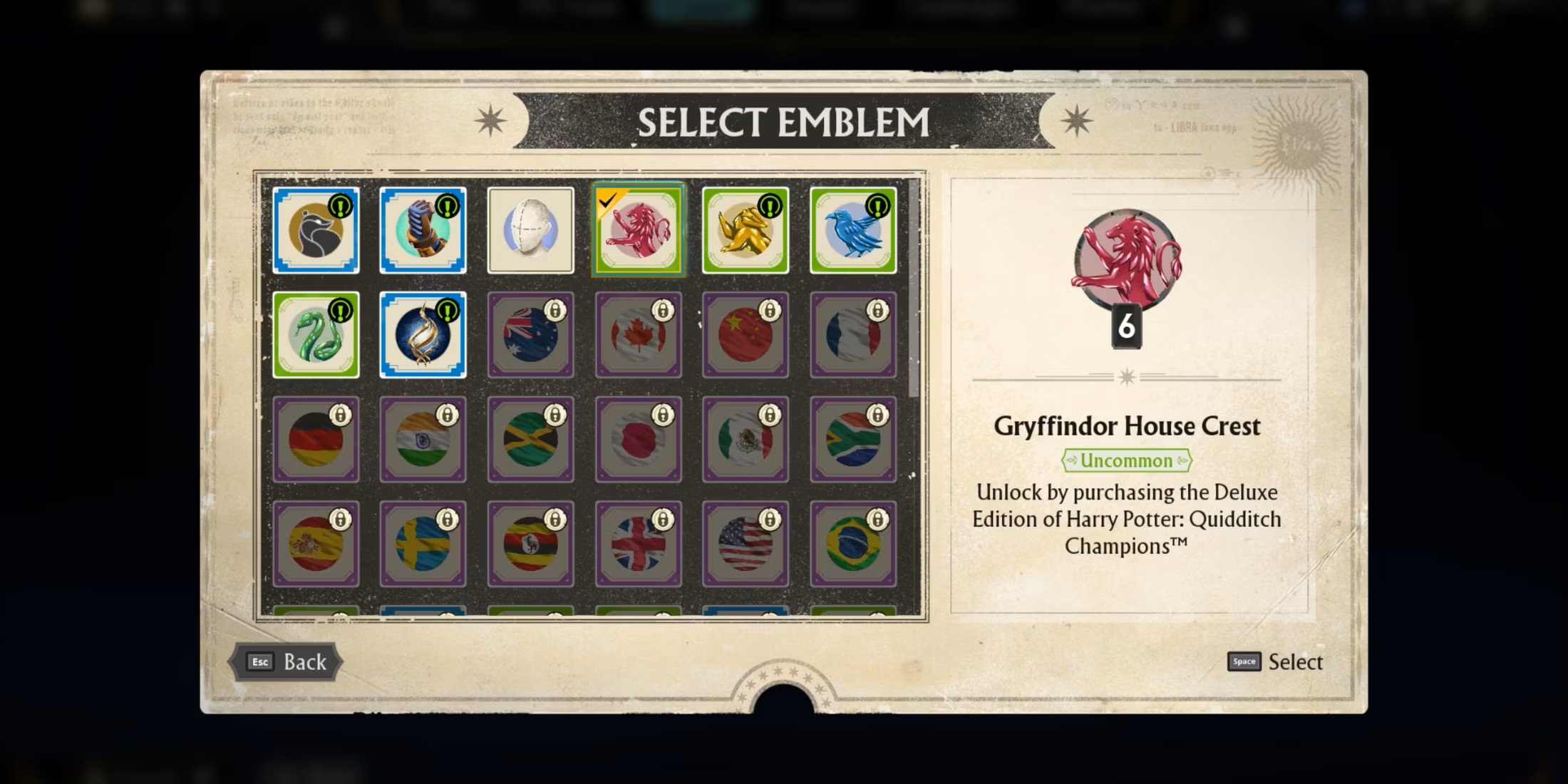
Task: Click the Germany flag emblem
Action: tap(316, 438)
